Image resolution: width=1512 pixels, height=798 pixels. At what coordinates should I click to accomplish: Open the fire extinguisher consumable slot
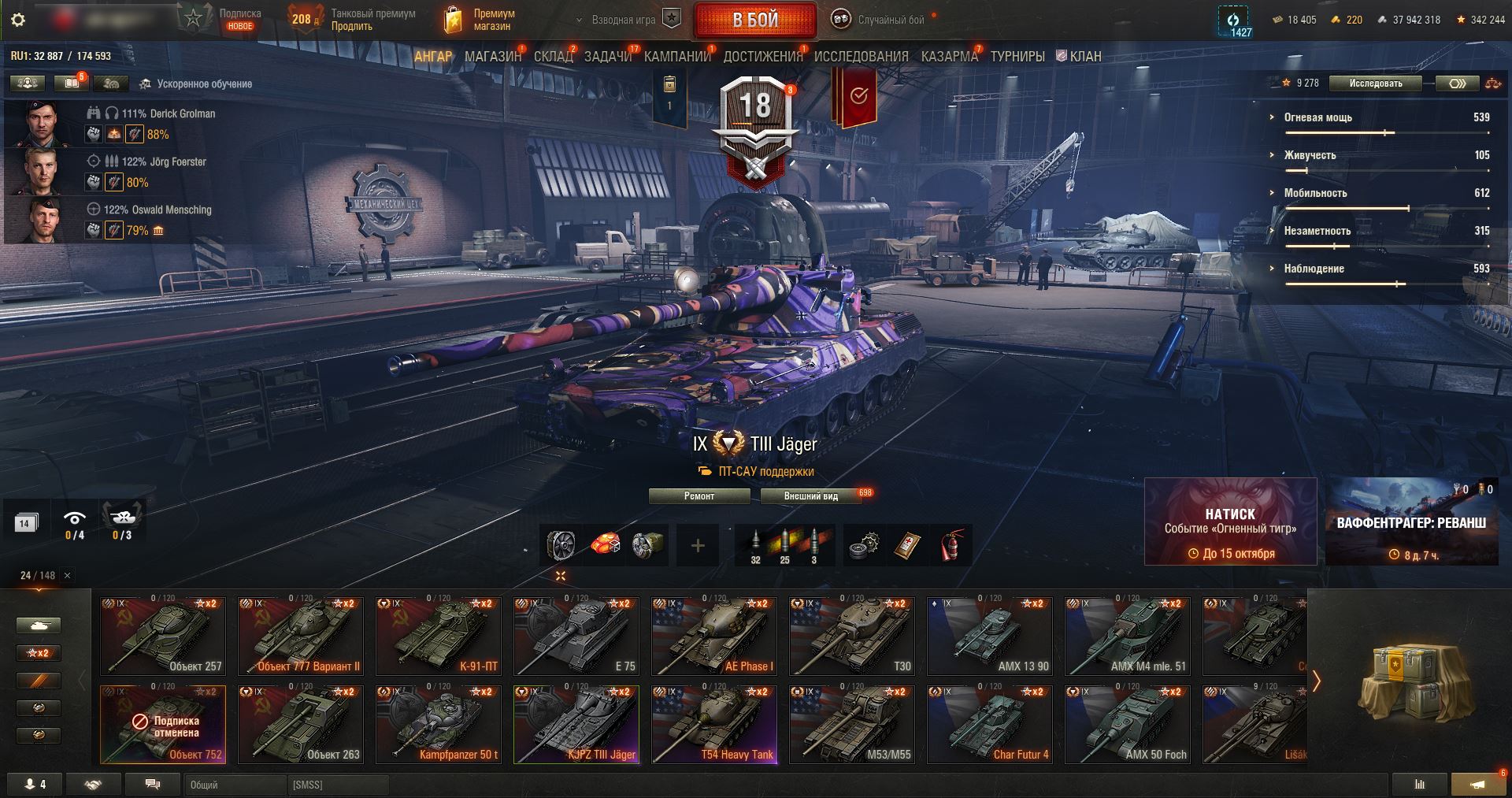pos(952,545)
